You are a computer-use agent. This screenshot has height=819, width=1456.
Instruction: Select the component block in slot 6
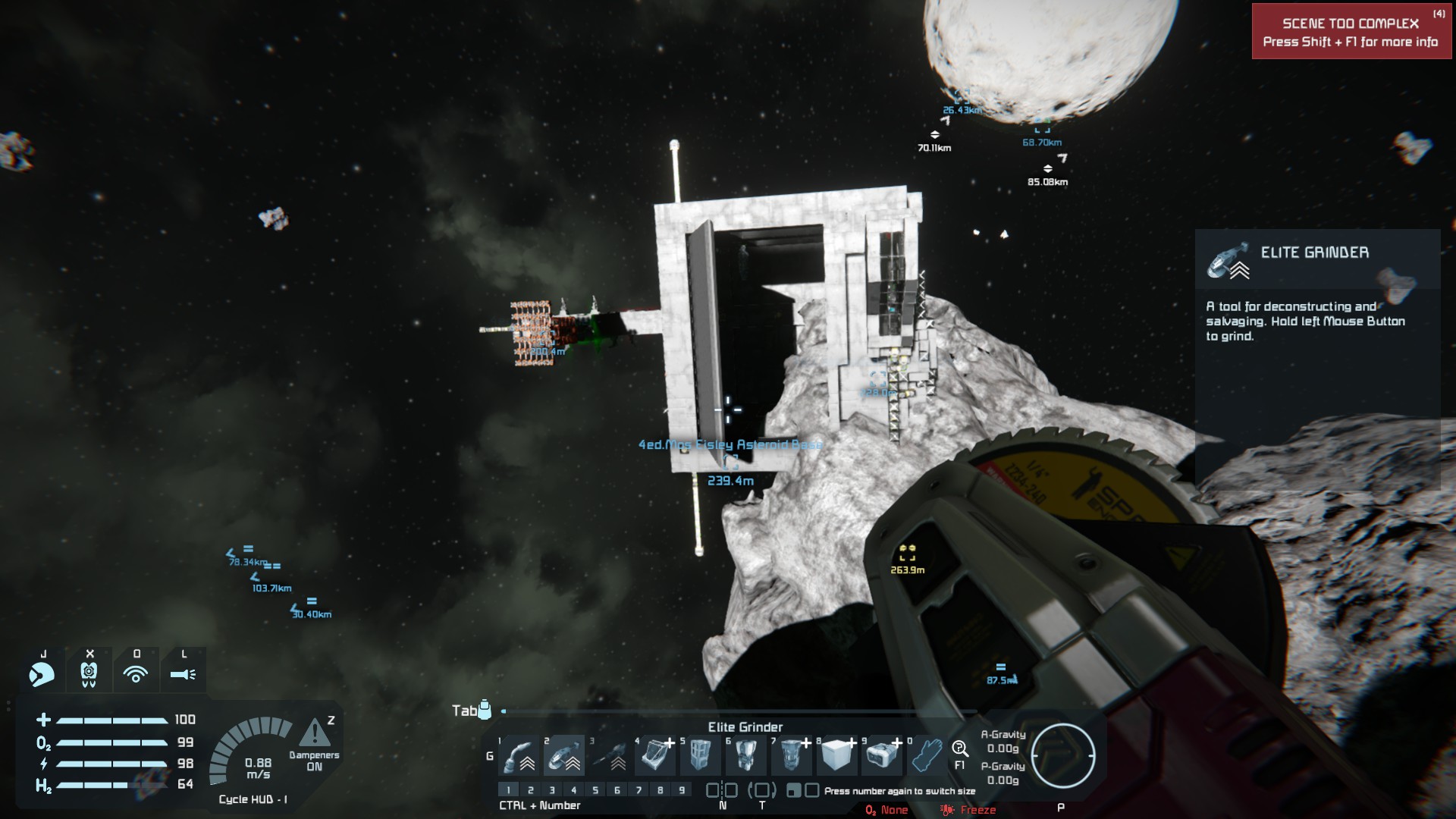[x=745, y=755]
